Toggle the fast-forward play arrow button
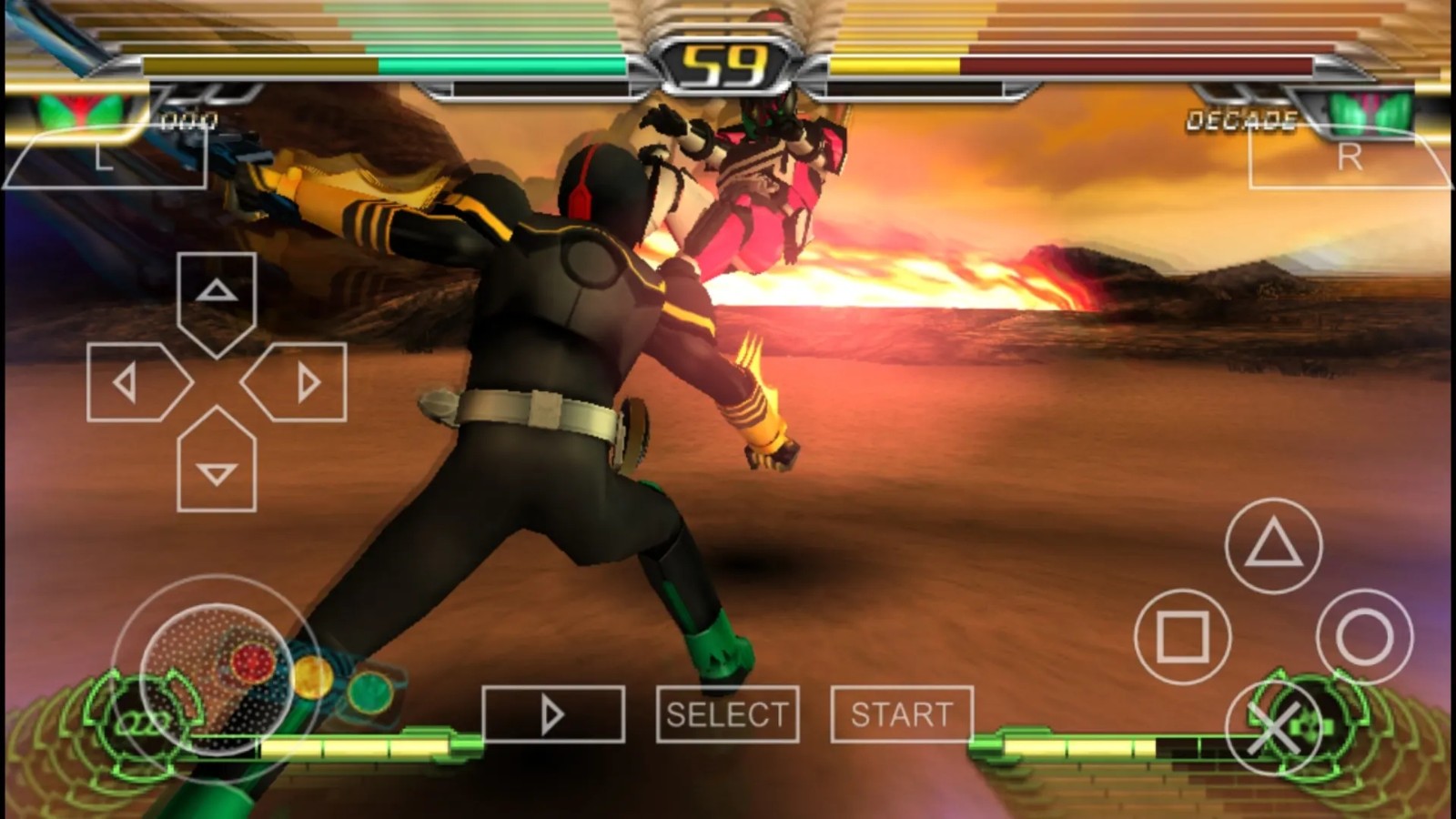Viewport: 1456px width, 819px height. [x=552, y=714]
